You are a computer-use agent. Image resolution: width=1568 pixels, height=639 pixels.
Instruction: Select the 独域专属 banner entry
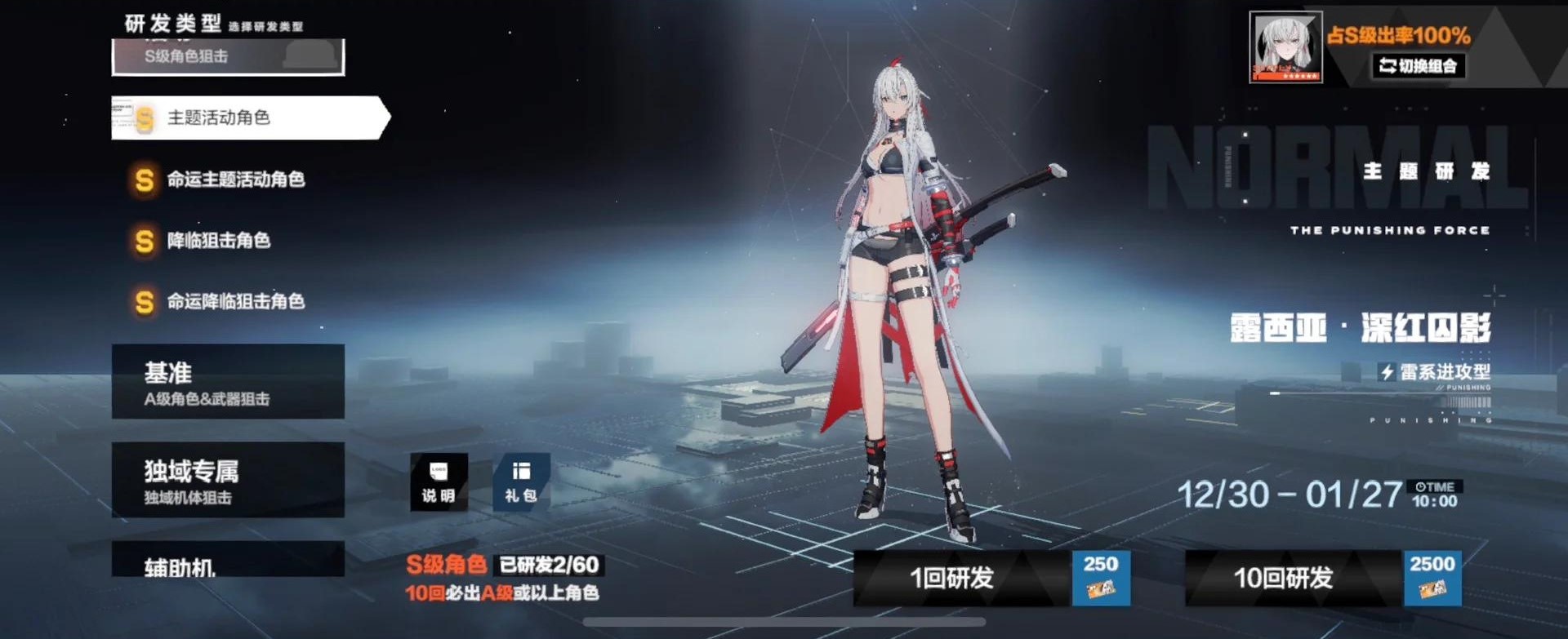coord(229,481)
